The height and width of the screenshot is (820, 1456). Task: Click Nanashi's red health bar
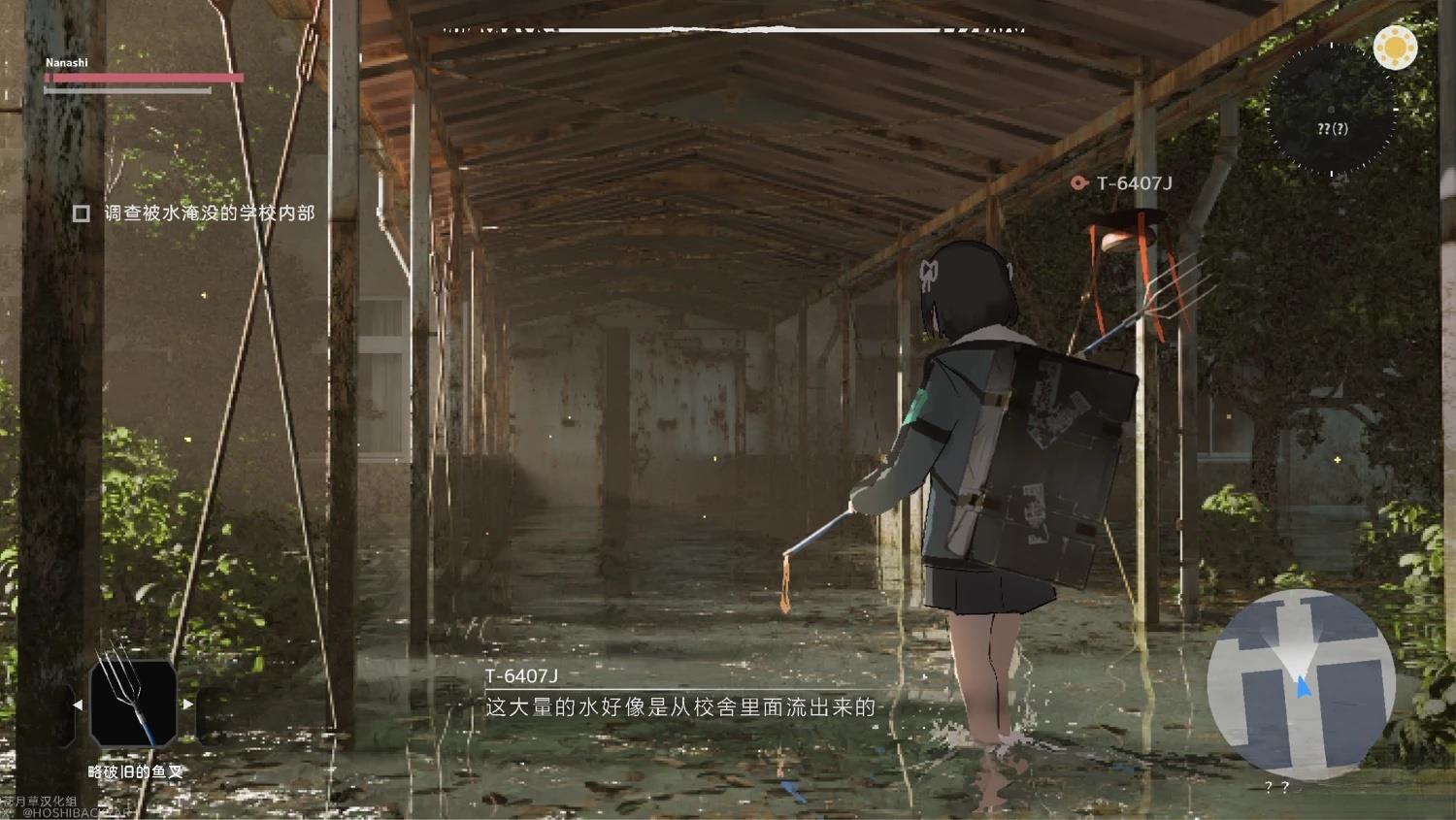click(x=144, y=78)
